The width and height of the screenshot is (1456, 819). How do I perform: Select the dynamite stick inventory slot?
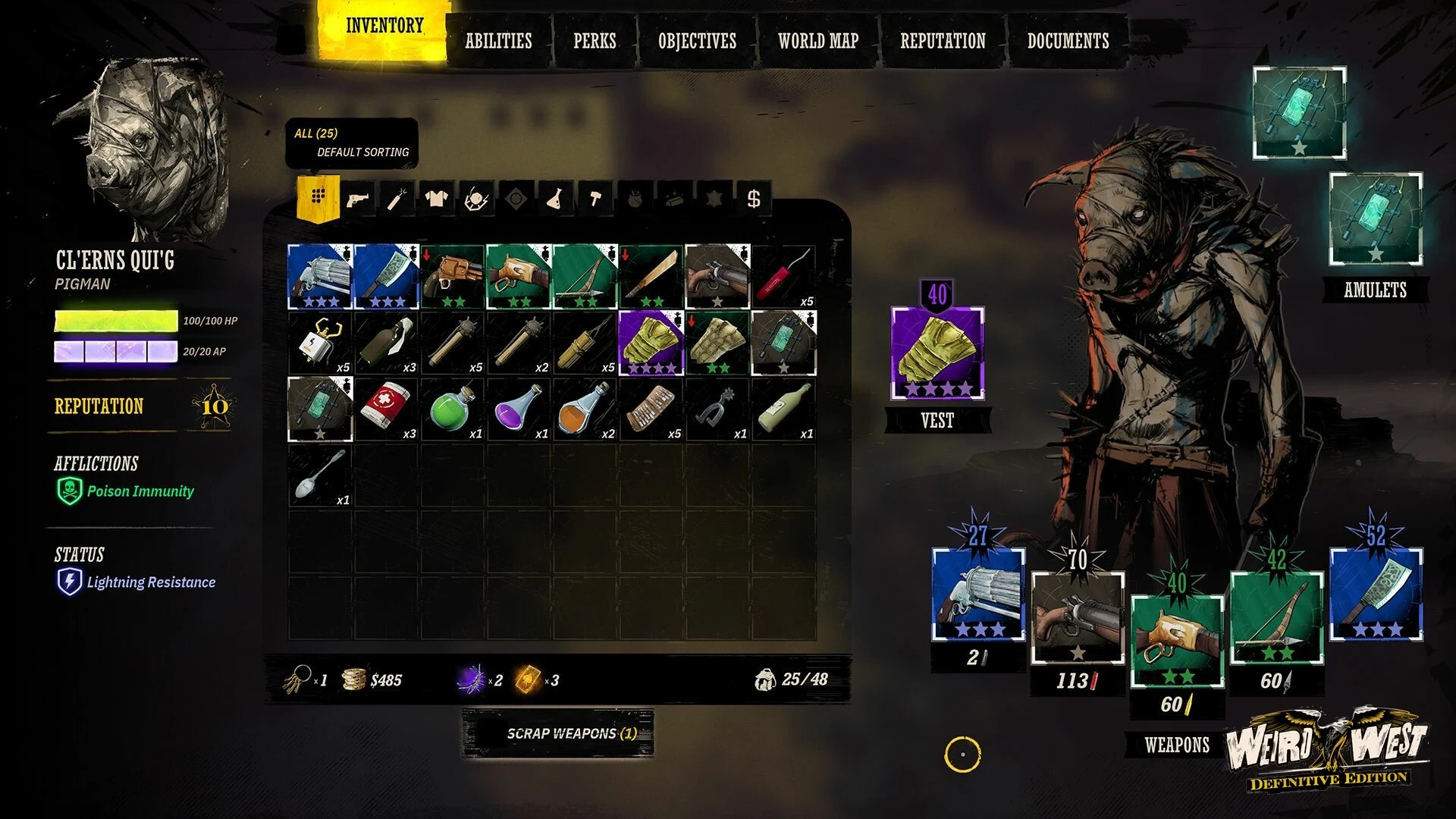tap(783, 277)
